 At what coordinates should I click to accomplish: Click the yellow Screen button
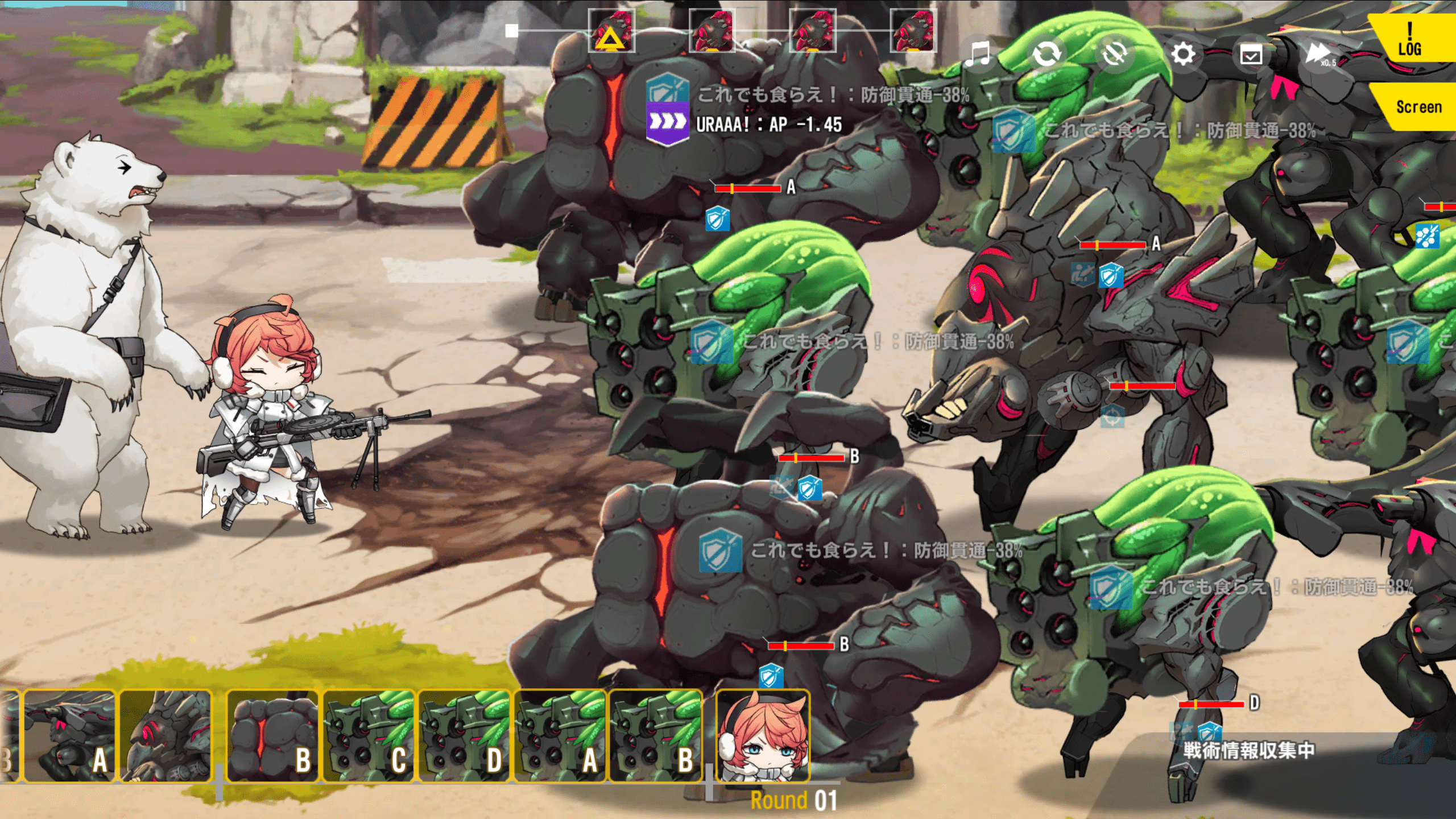[x=1418, y=107]
